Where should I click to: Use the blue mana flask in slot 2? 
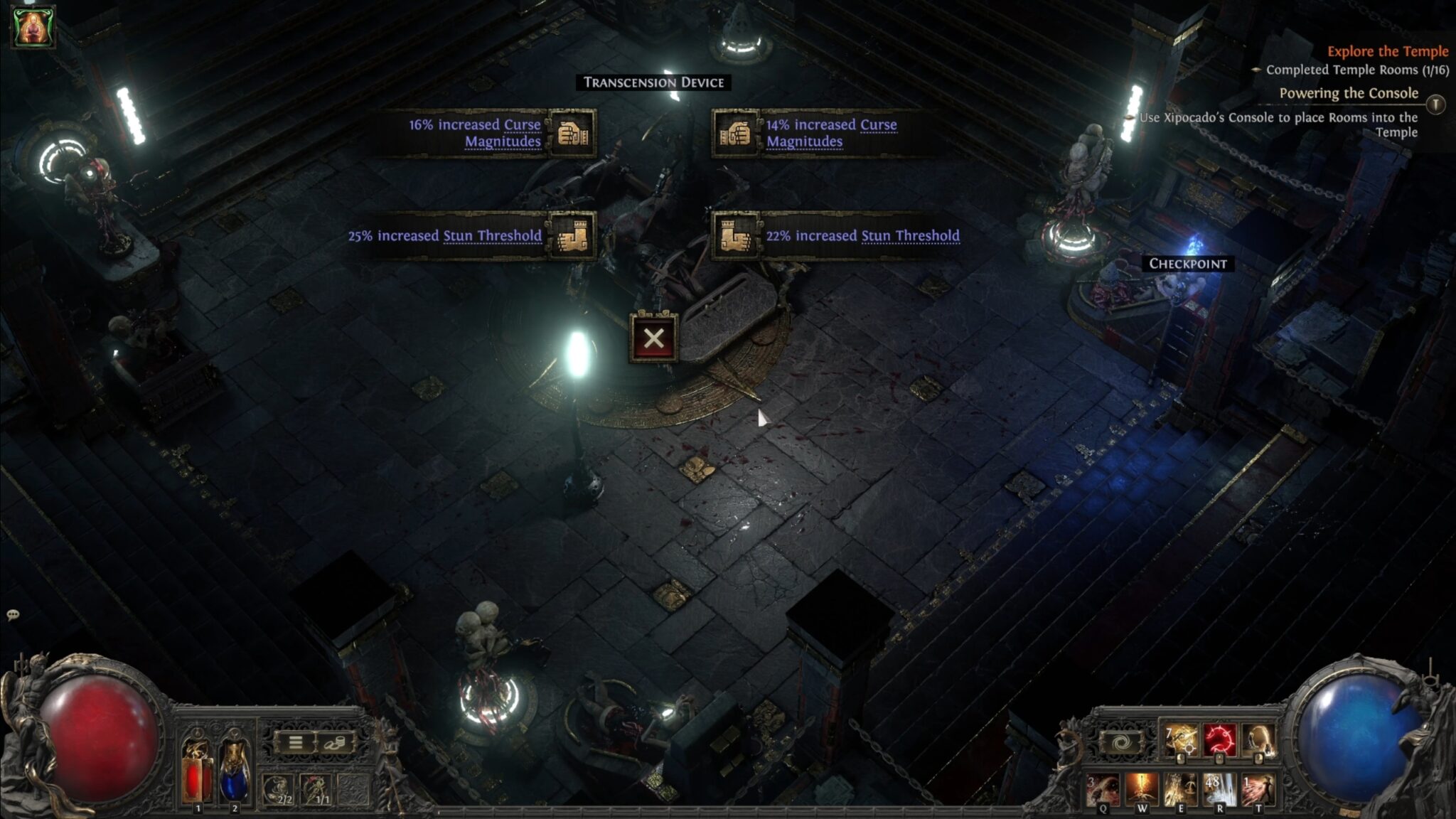(235, 781)
